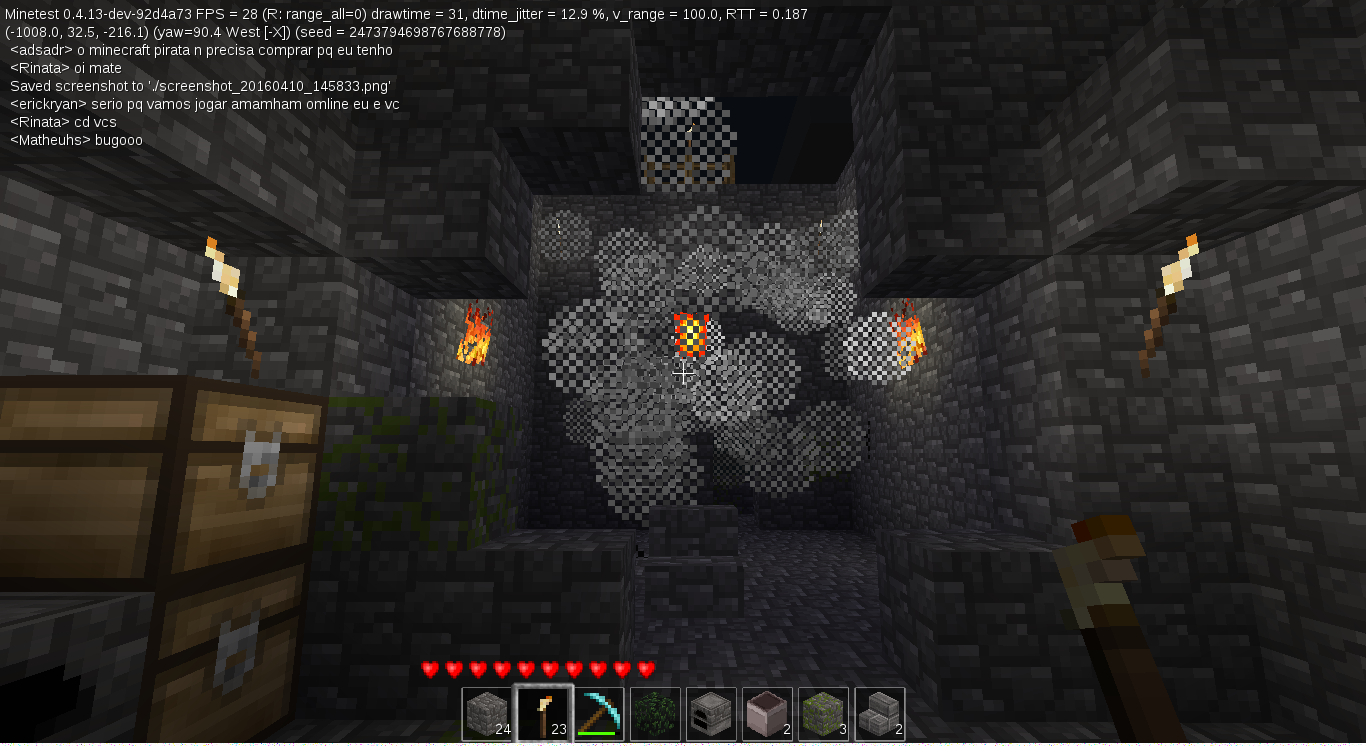Select the leaves block in the hotbar
The image size is (1366, 746).
655,713
